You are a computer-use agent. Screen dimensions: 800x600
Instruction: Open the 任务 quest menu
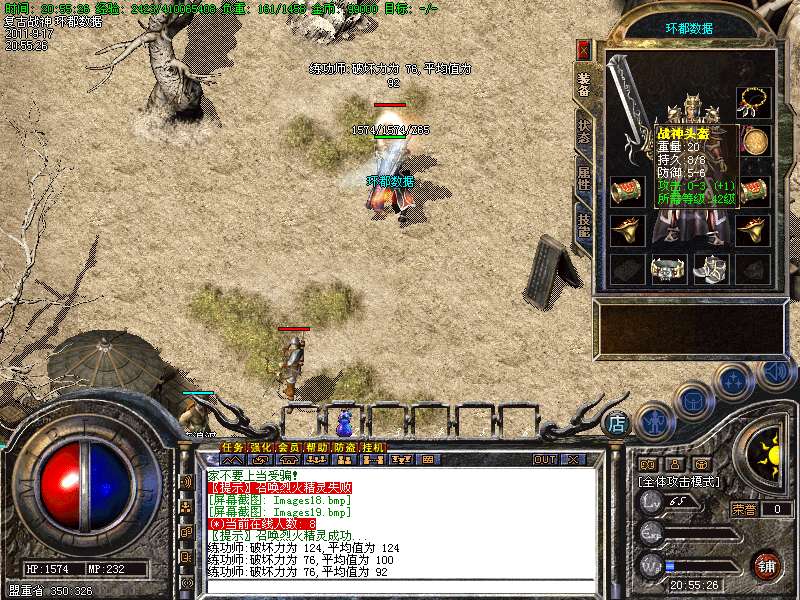click(x=232, y=447)
